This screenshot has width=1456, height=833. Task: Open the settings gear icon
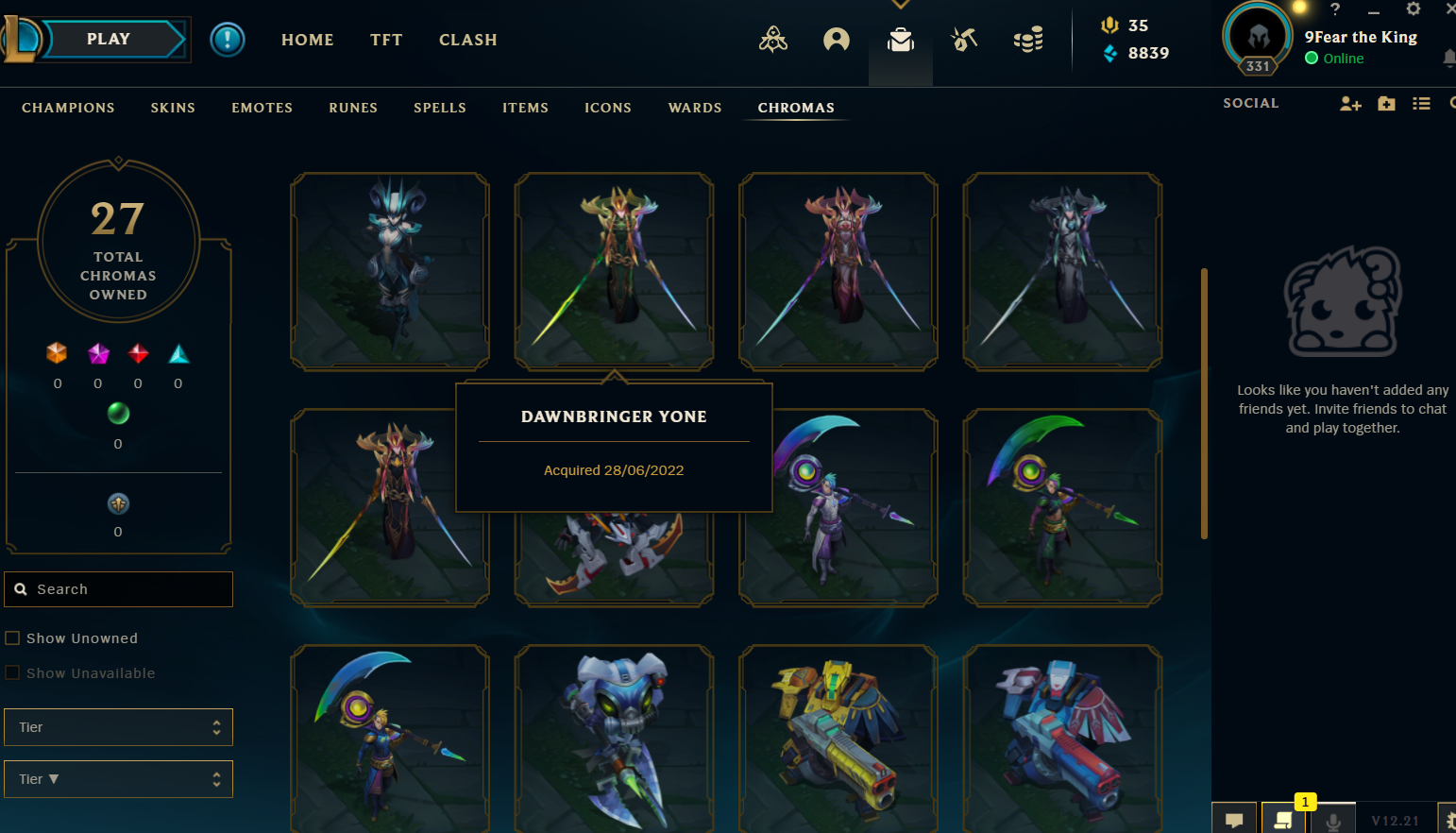pos(1413,9)
